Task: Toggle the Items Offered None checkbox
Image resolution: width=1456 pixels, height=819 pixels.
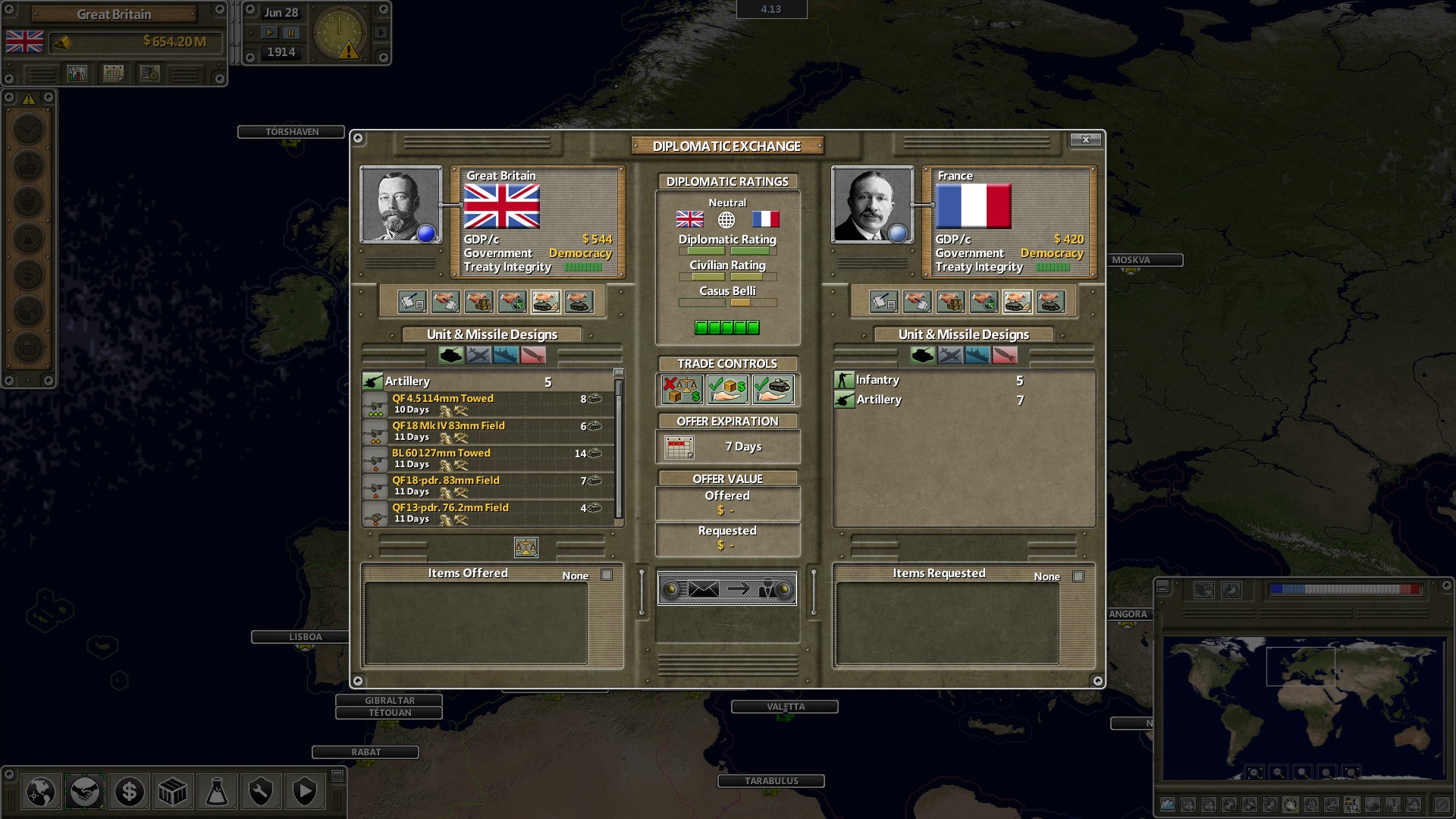Action: pos(607,576)
